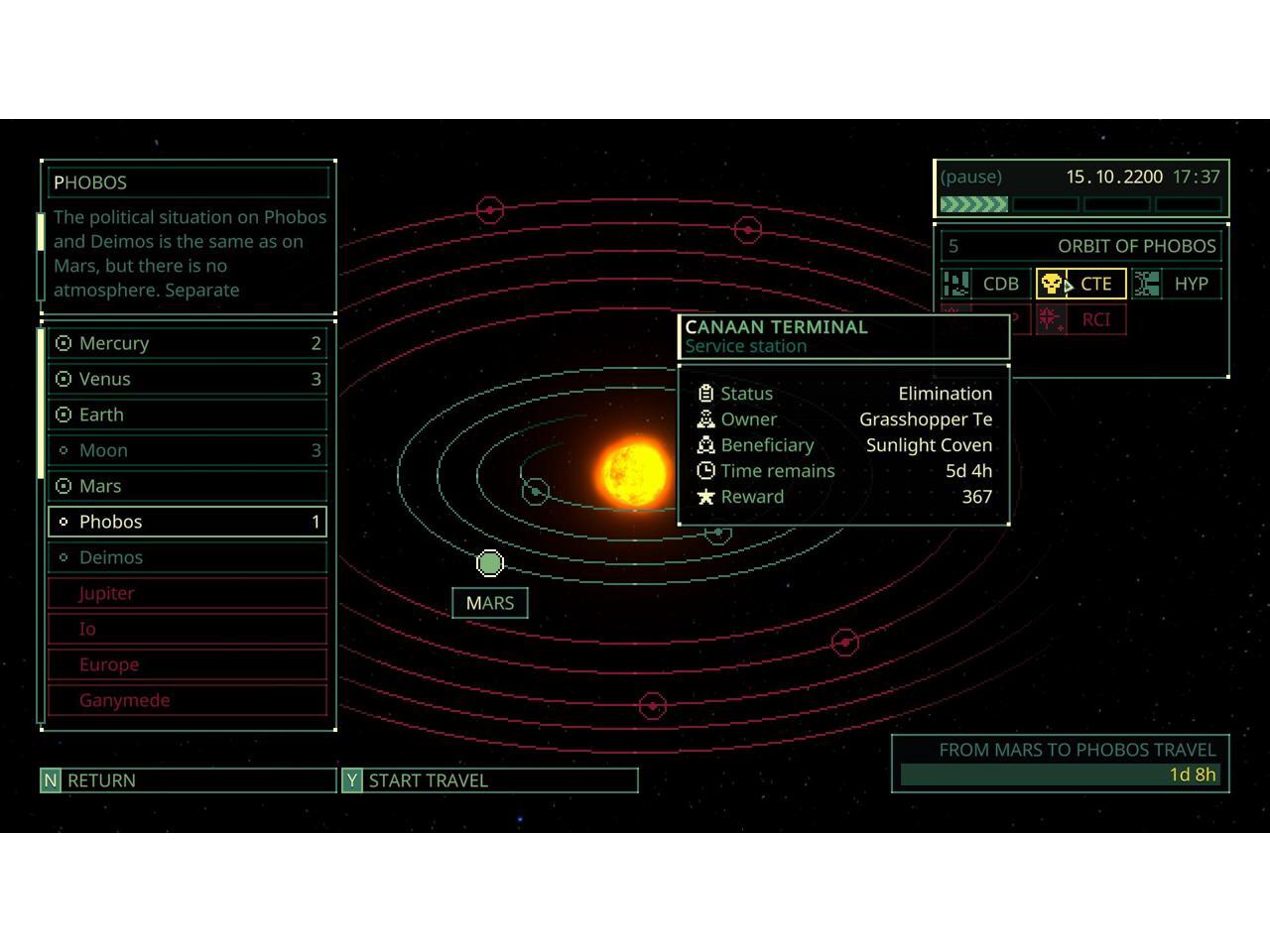Click the Mars planet marker on map
The width and height of the screenshot is (1270, 952).
pyautogui.click(x=490, y=563)
